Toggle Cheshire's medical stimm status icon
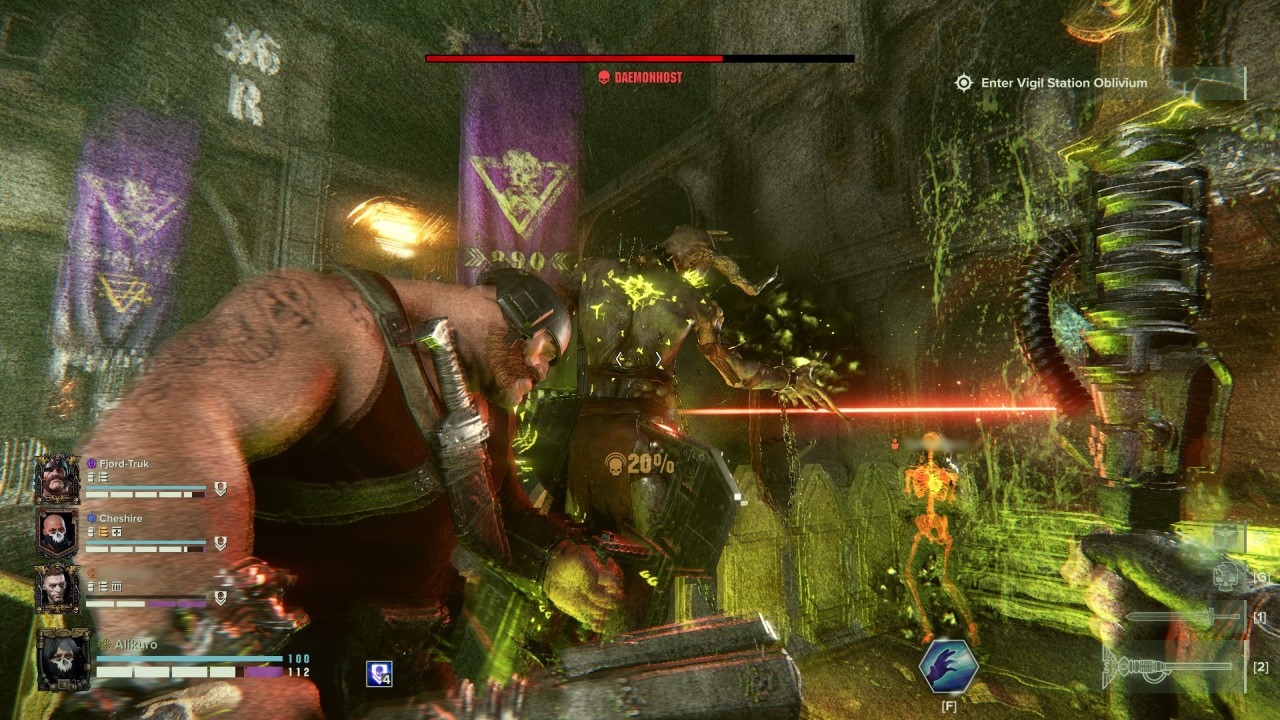The width and height of the screenshot is (1280, 720). pyautogui.click(x=115, y=532)
